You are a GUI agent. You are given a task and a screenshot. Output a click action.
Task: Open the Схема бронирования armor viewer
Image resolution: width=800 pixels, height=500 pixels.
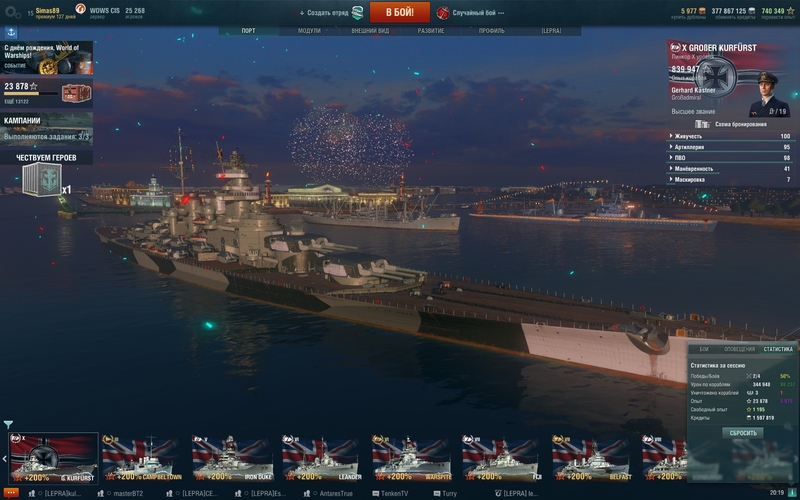737,124
